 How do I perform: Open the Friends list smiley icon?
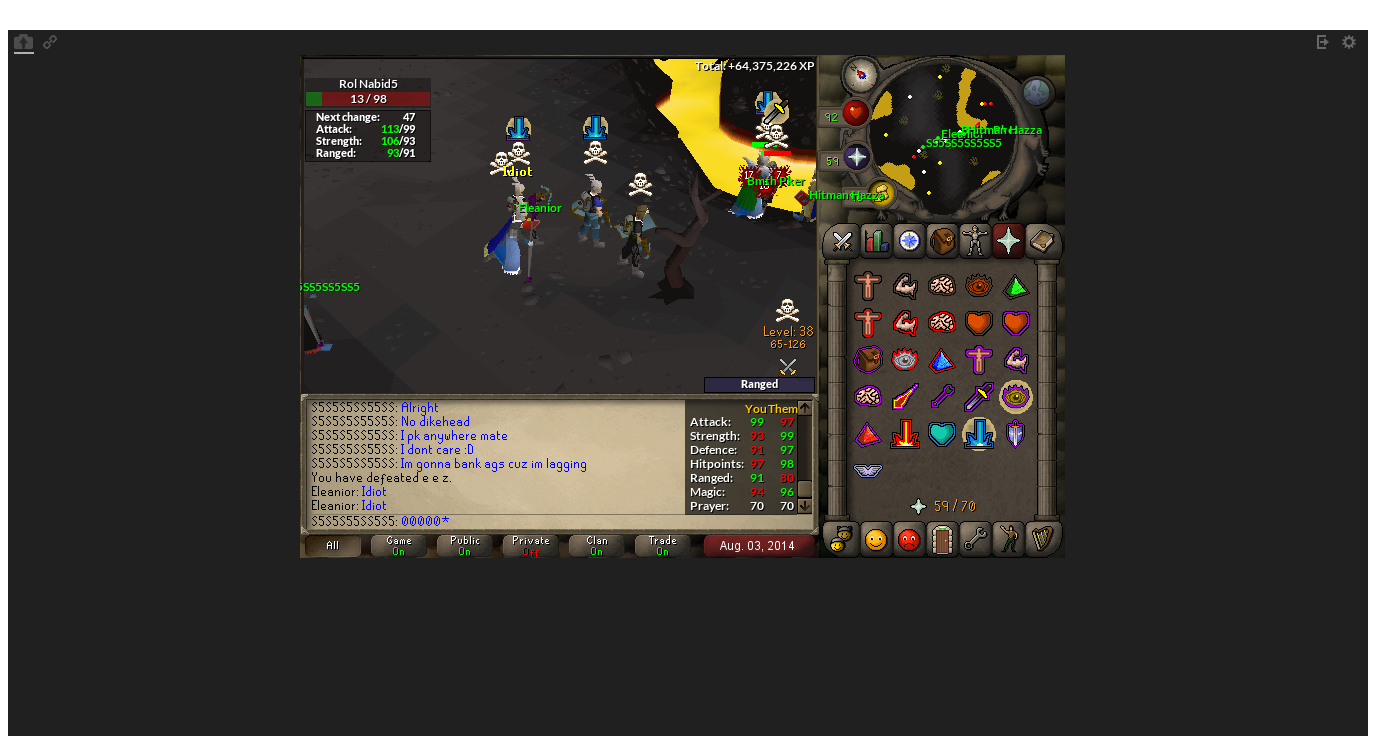(874, 540)
